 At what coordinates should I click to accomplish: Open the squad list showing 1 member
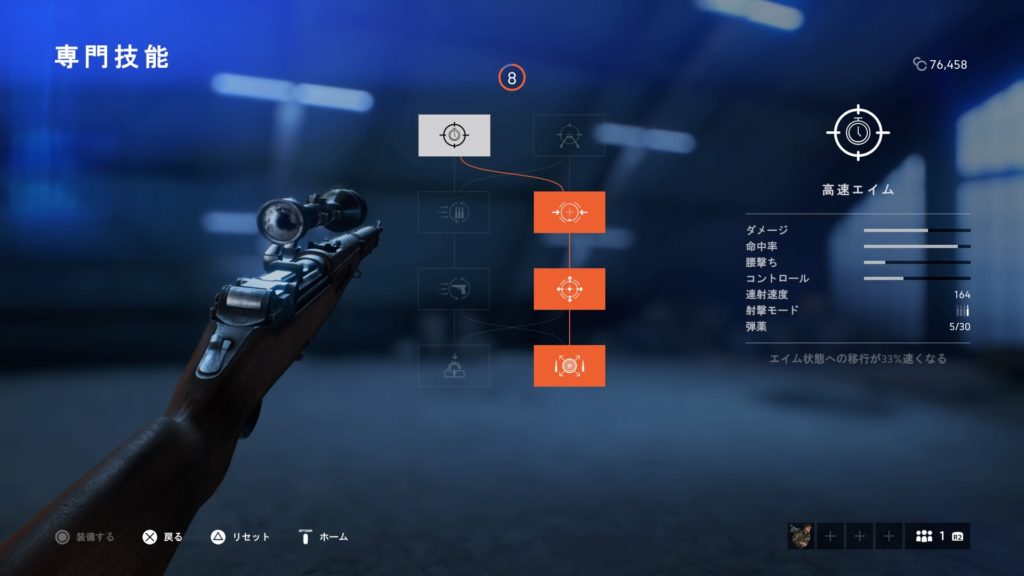[937, 536]
